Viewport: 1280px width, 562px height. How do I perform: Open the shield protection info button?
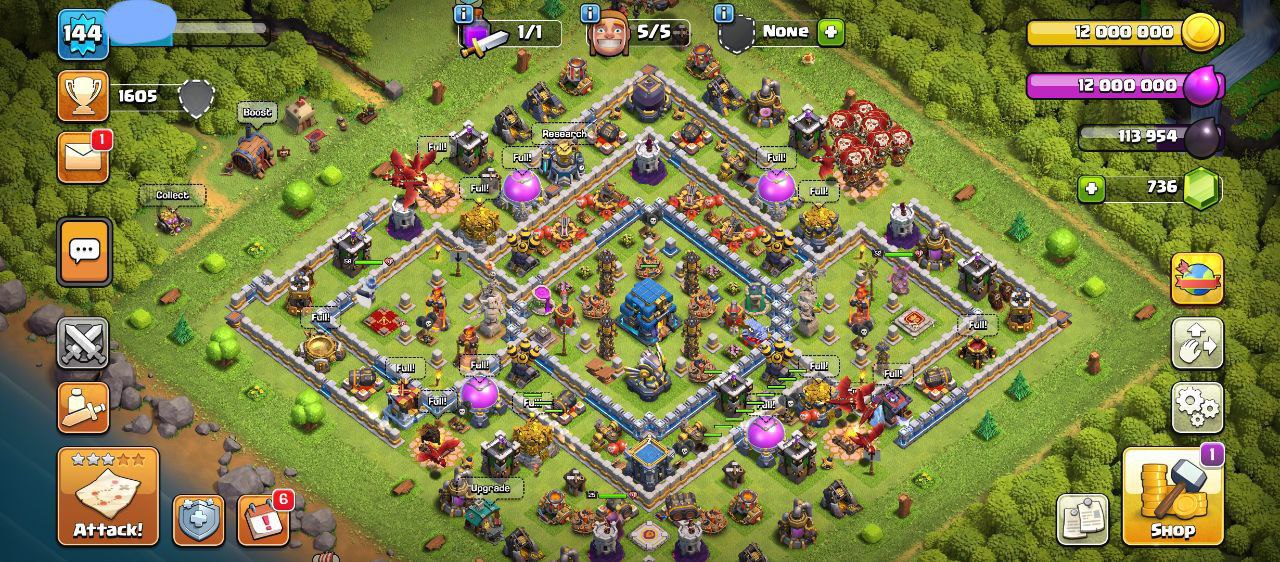(198, 520)
